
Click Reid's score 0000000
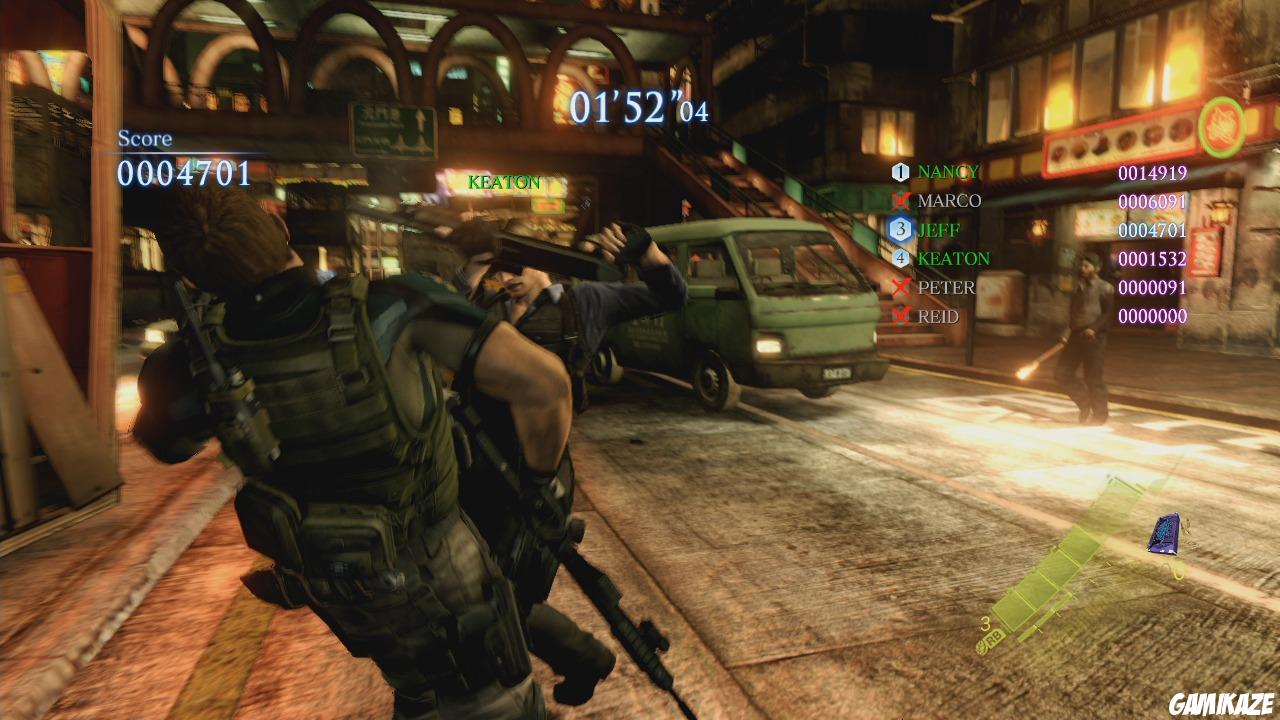click(x=1151, y=314)
